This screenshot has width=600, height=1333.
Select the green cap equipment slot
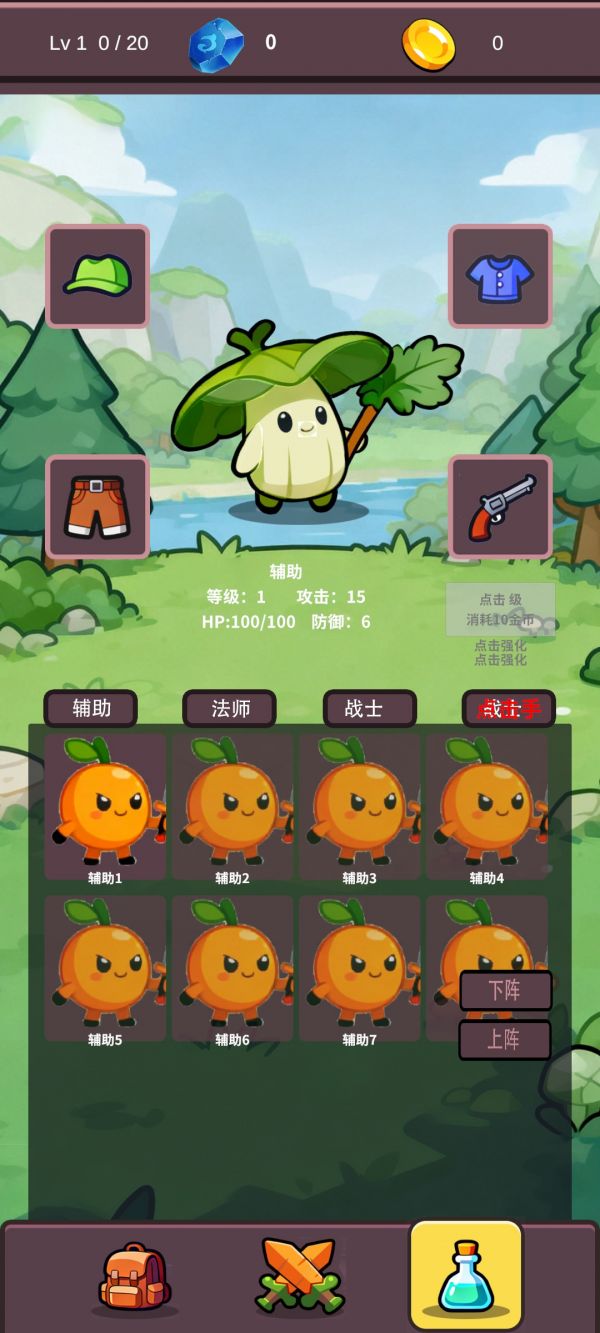98,276
